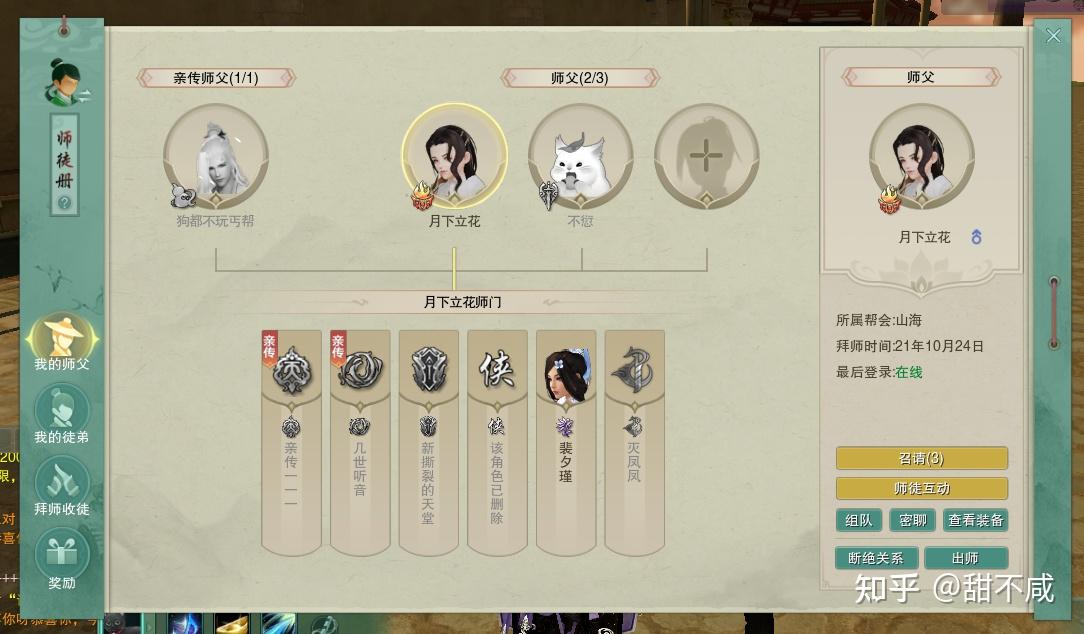Switch to 我的师父 tab
The height and width of the screenshot is (634, 1084).
tap(62, 338)
